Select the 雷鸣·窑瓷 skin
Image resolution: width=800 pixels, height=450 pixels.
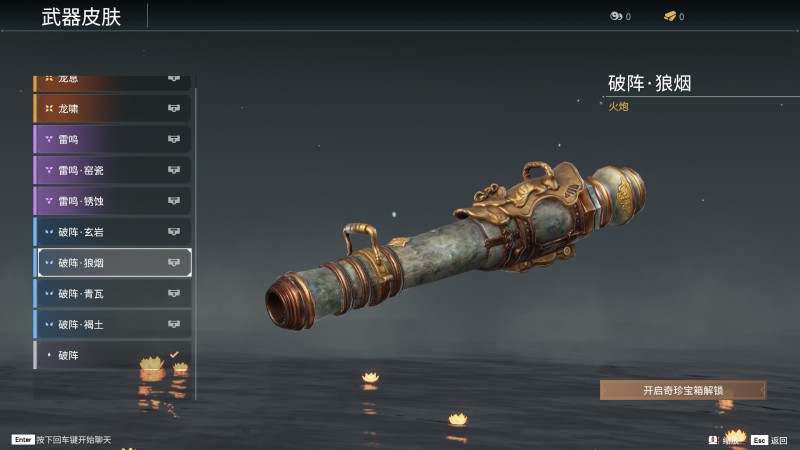click(112, 170)
